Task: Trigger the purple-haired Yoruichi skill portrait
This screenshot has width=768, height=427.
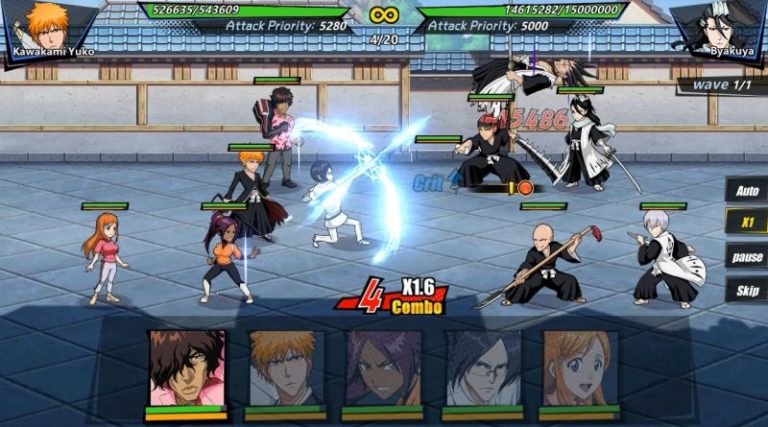Action: coord(383,368)
